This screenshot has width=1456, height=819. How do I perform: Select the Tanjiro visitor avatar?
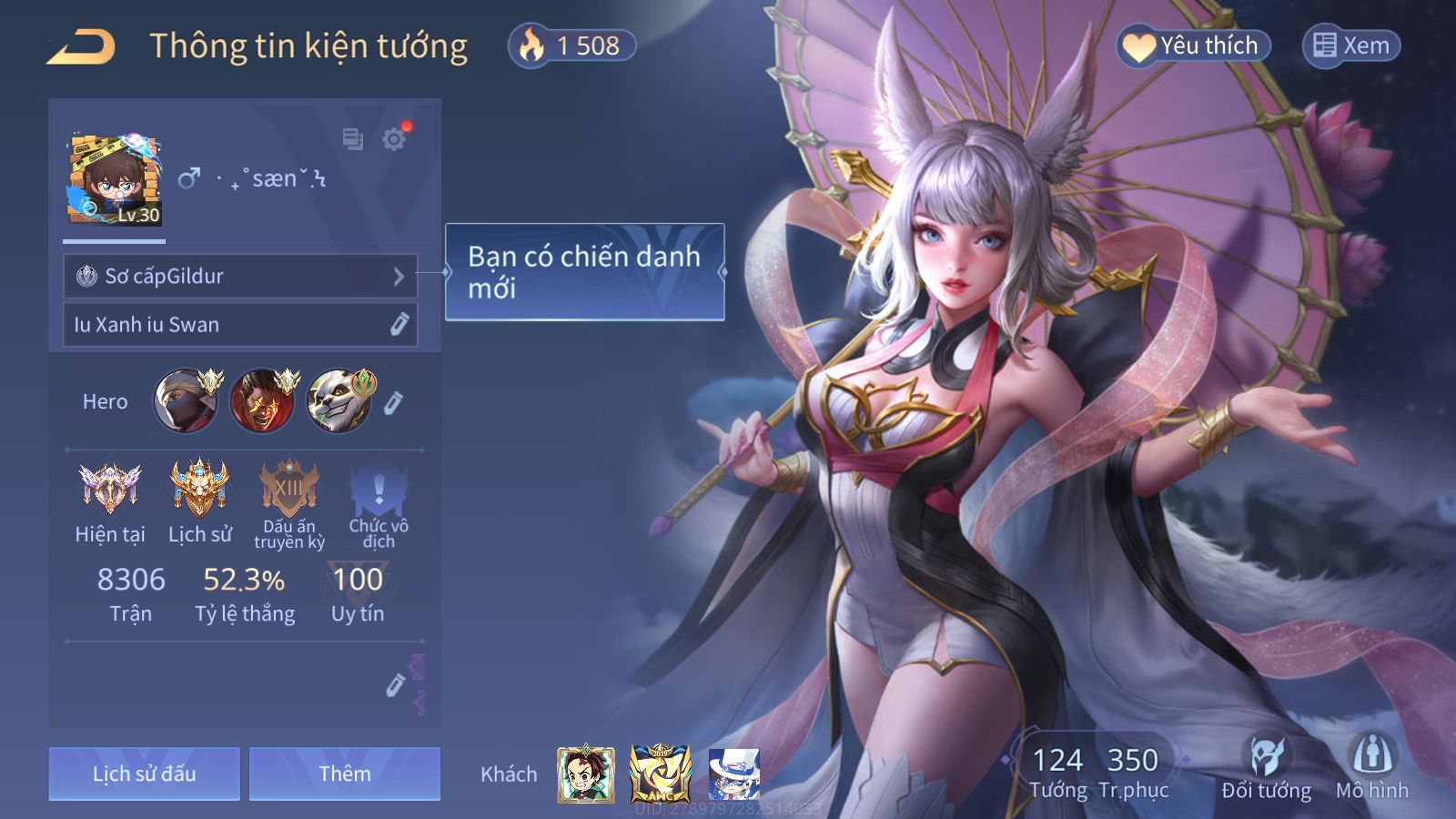click(586, 774)
